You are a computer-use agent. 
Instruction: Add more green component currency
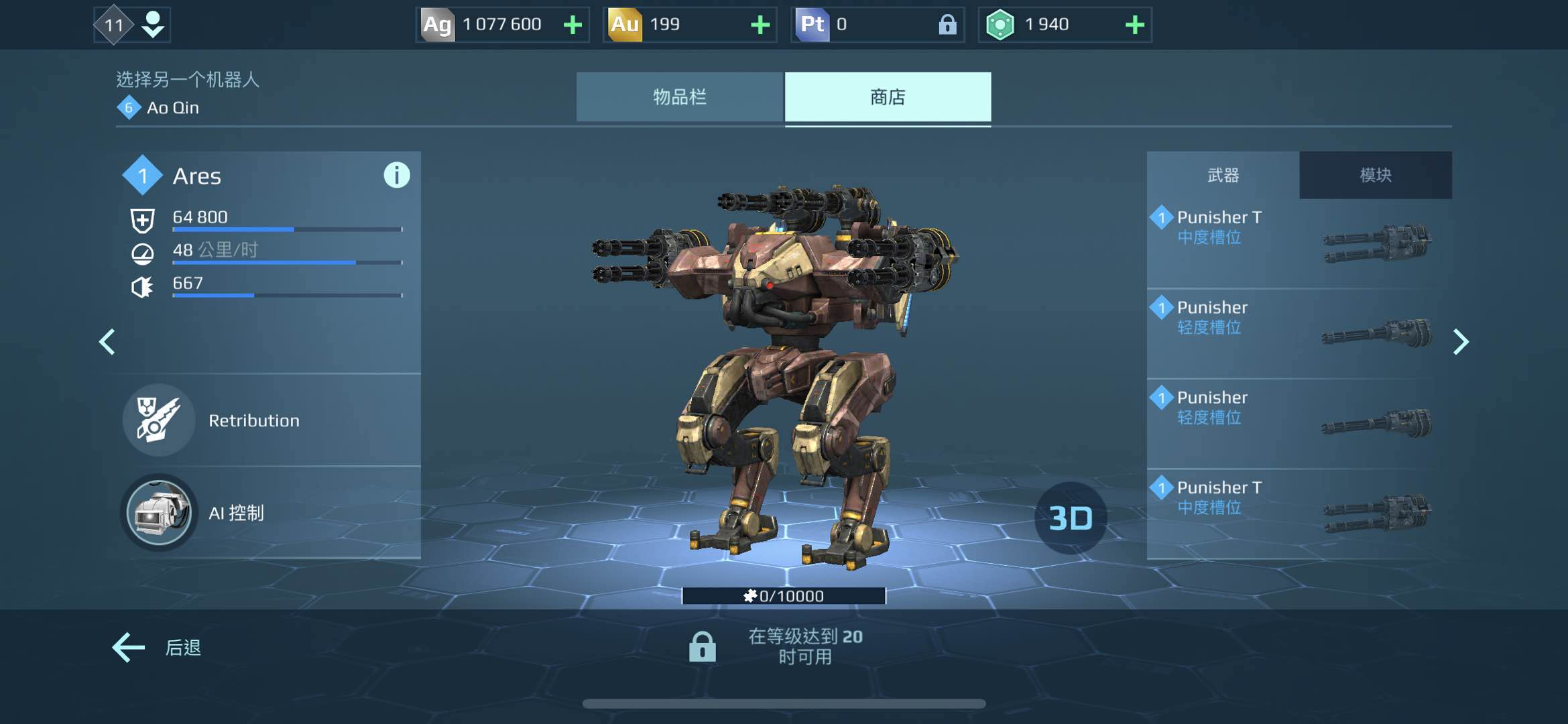[x=1134, y=25]
